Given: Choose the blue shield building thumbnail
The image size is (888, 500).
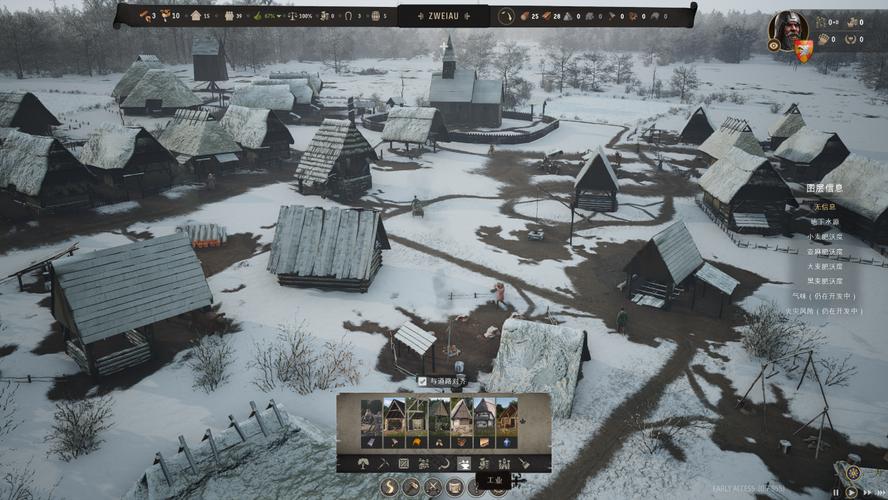Looking at the screenshot, I should (507, 441).
